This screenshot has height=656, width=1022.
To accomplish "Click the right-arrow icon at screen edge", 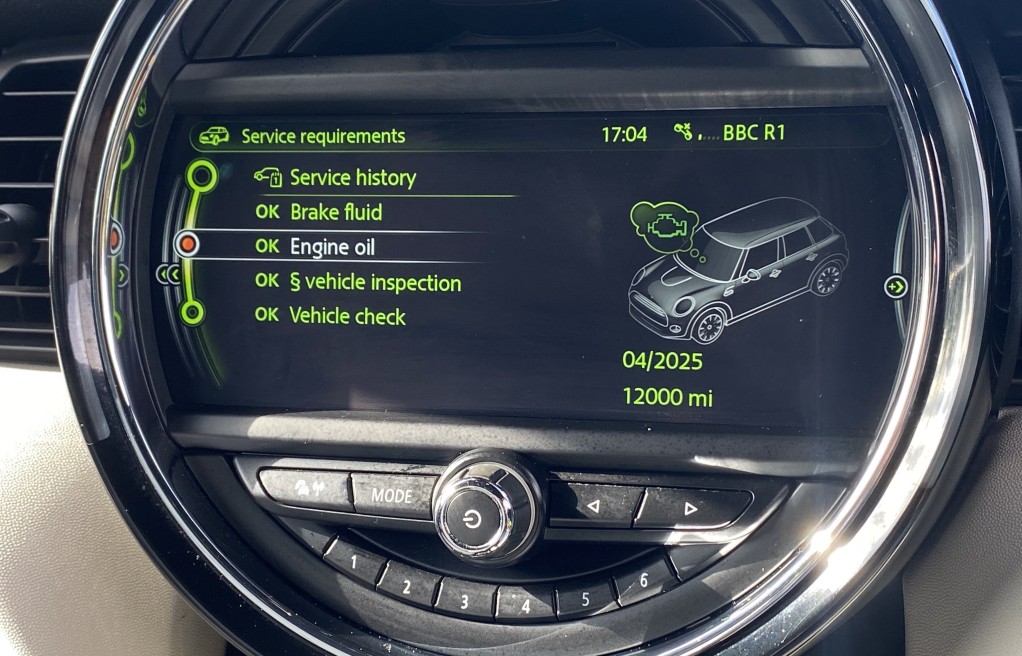I will [895, 287].
